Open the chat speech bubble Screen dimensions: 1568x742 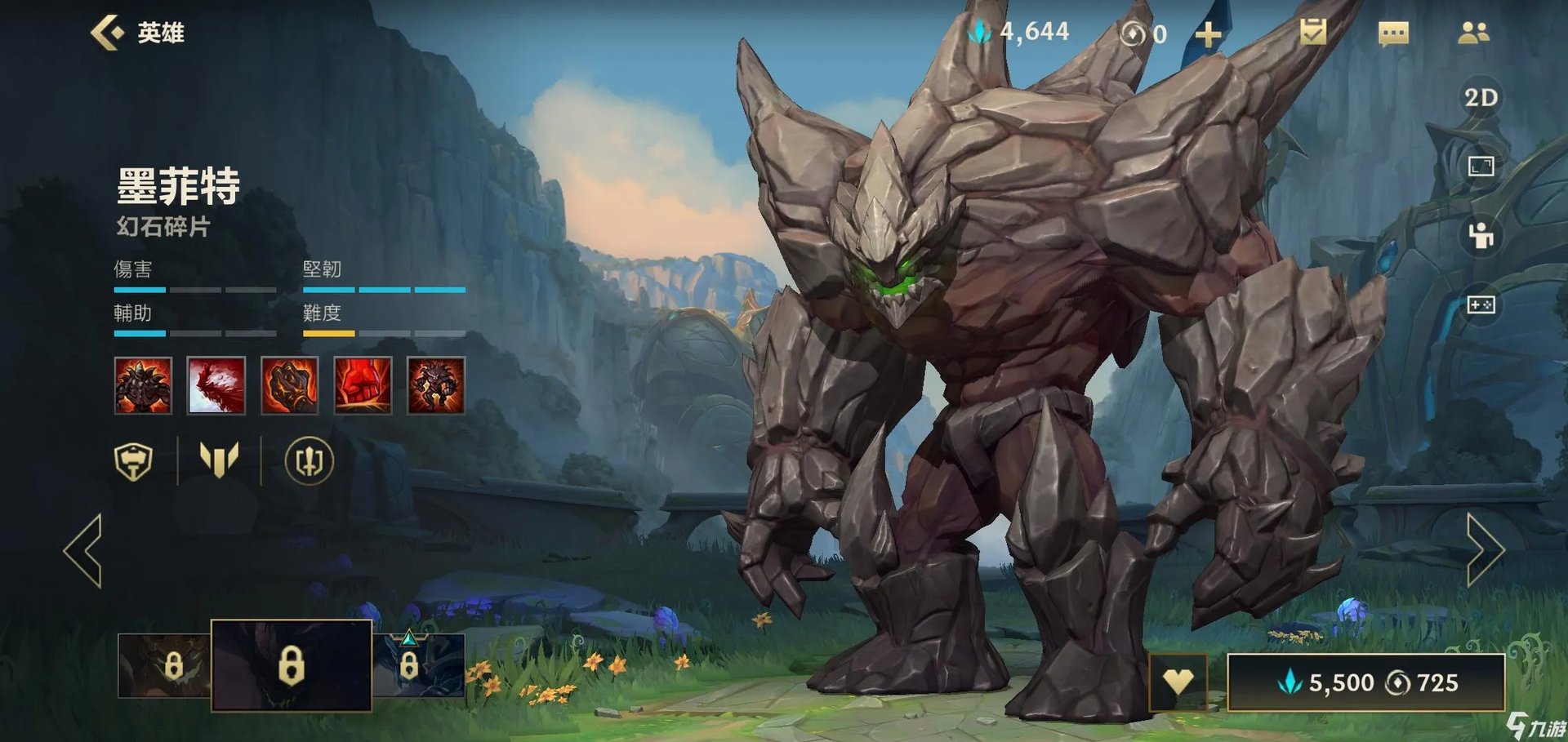1393,33
